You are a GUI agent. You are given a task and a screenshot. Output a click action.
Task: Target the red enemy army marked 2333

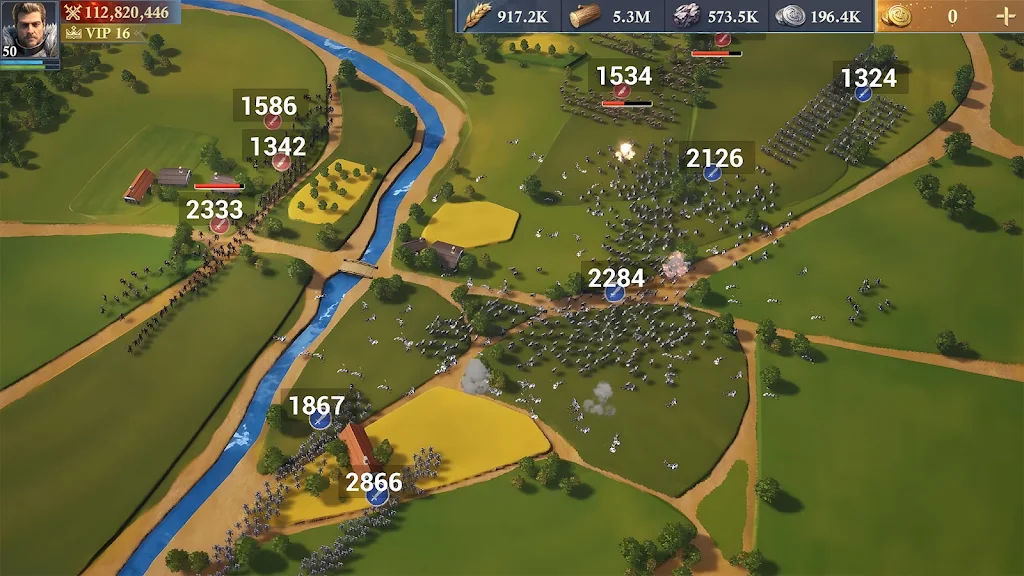point(220,225)
